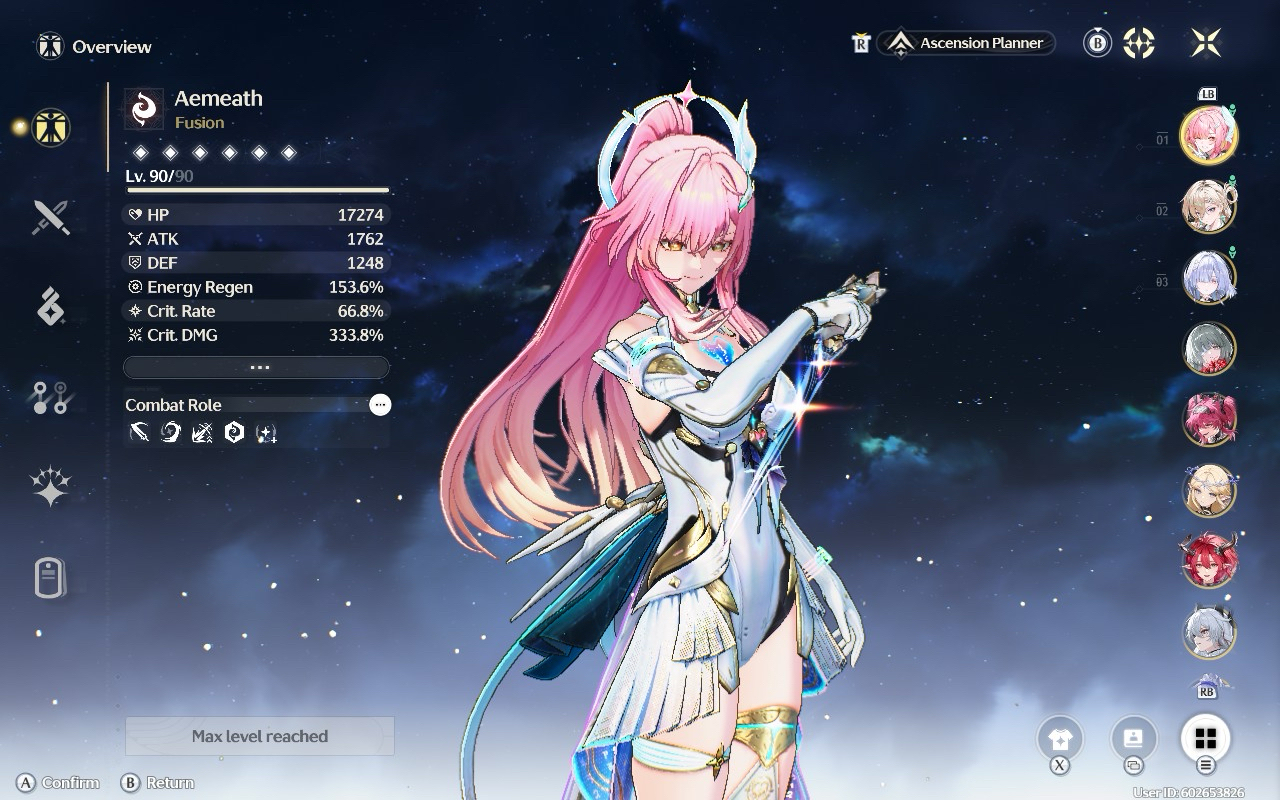Switch to the crossed-swords Weapon tab

(50, 216)
